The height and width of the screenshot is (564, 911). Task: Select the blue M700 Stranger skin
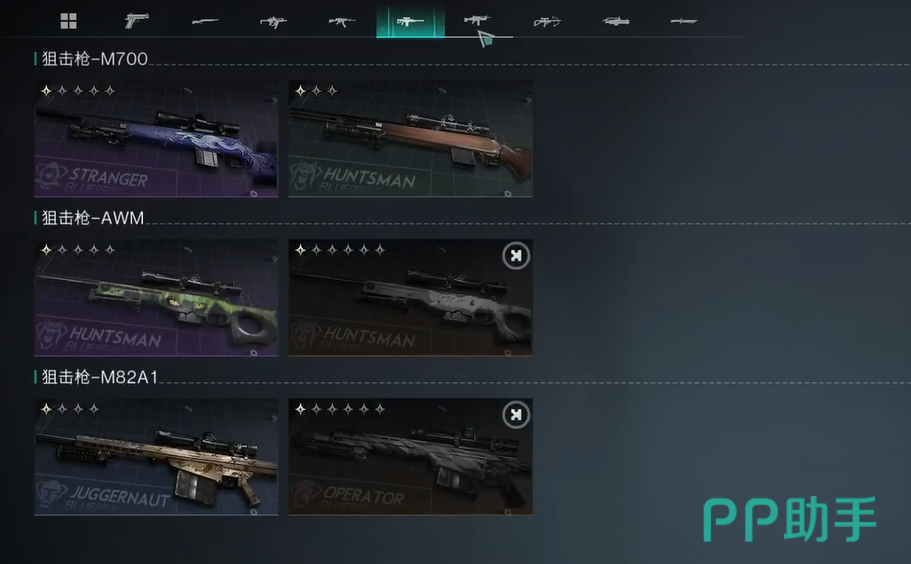coord(156,139)
